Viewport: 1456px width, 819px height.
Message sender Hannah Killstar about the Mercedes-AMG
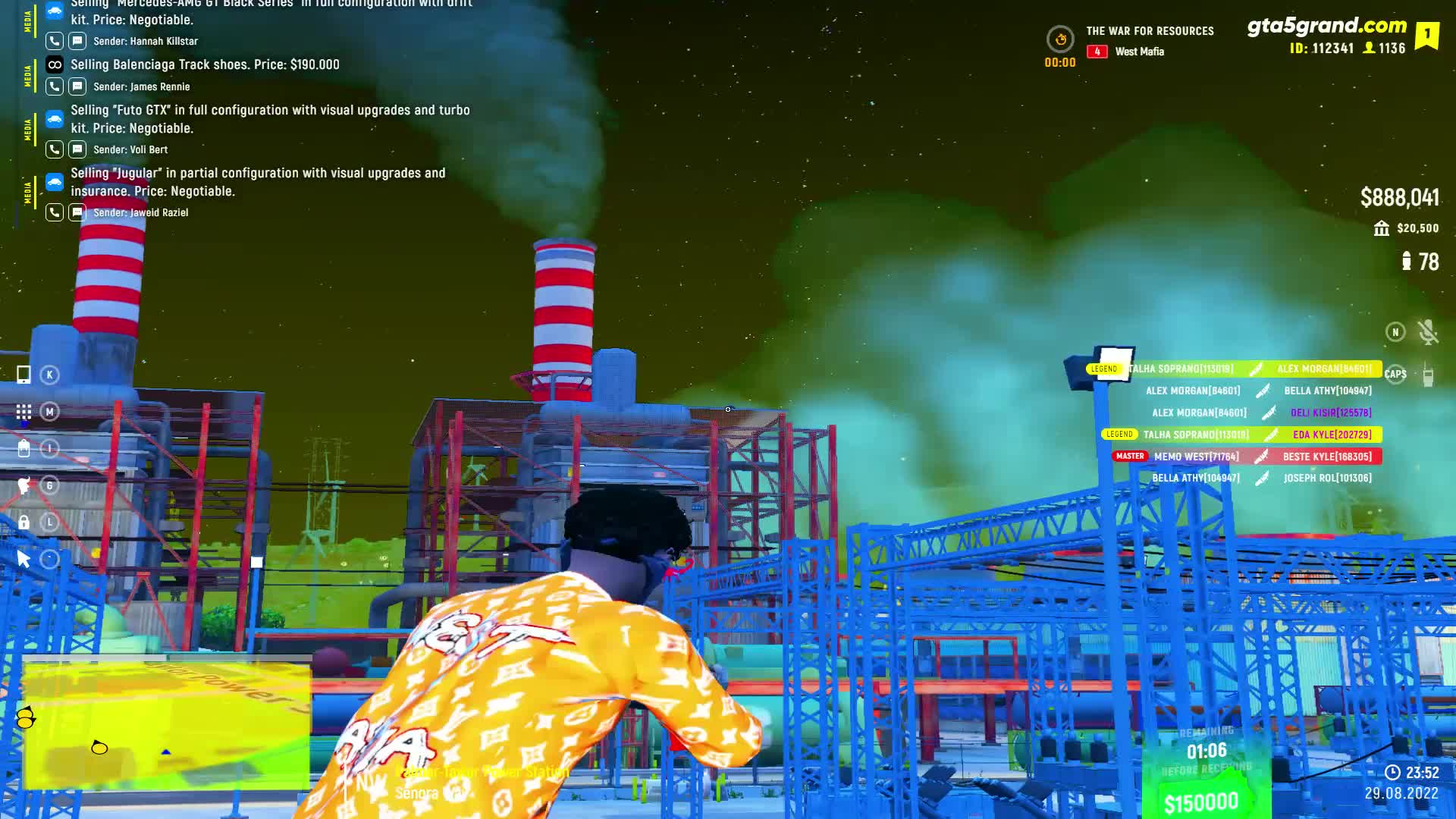(x=77, y=41)
